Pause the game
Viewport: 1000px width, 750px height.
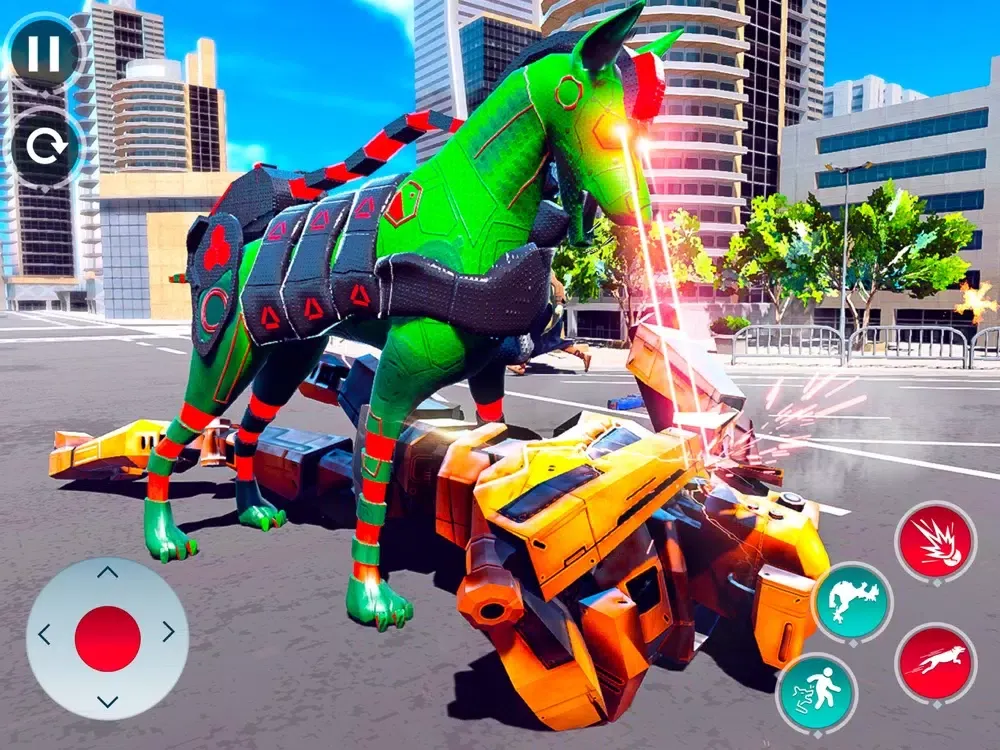pos(44,52)
